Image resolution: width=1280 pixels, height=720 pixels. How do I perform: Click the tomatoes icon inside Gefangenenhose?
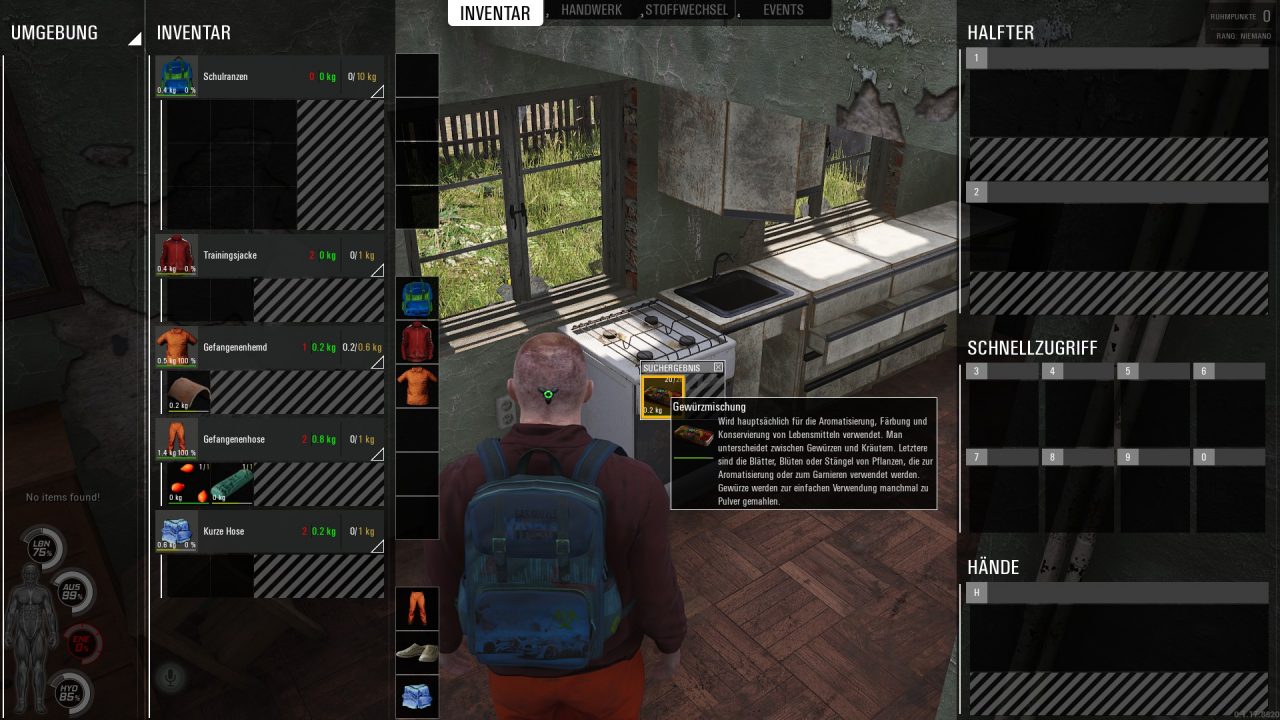point(188,483)
